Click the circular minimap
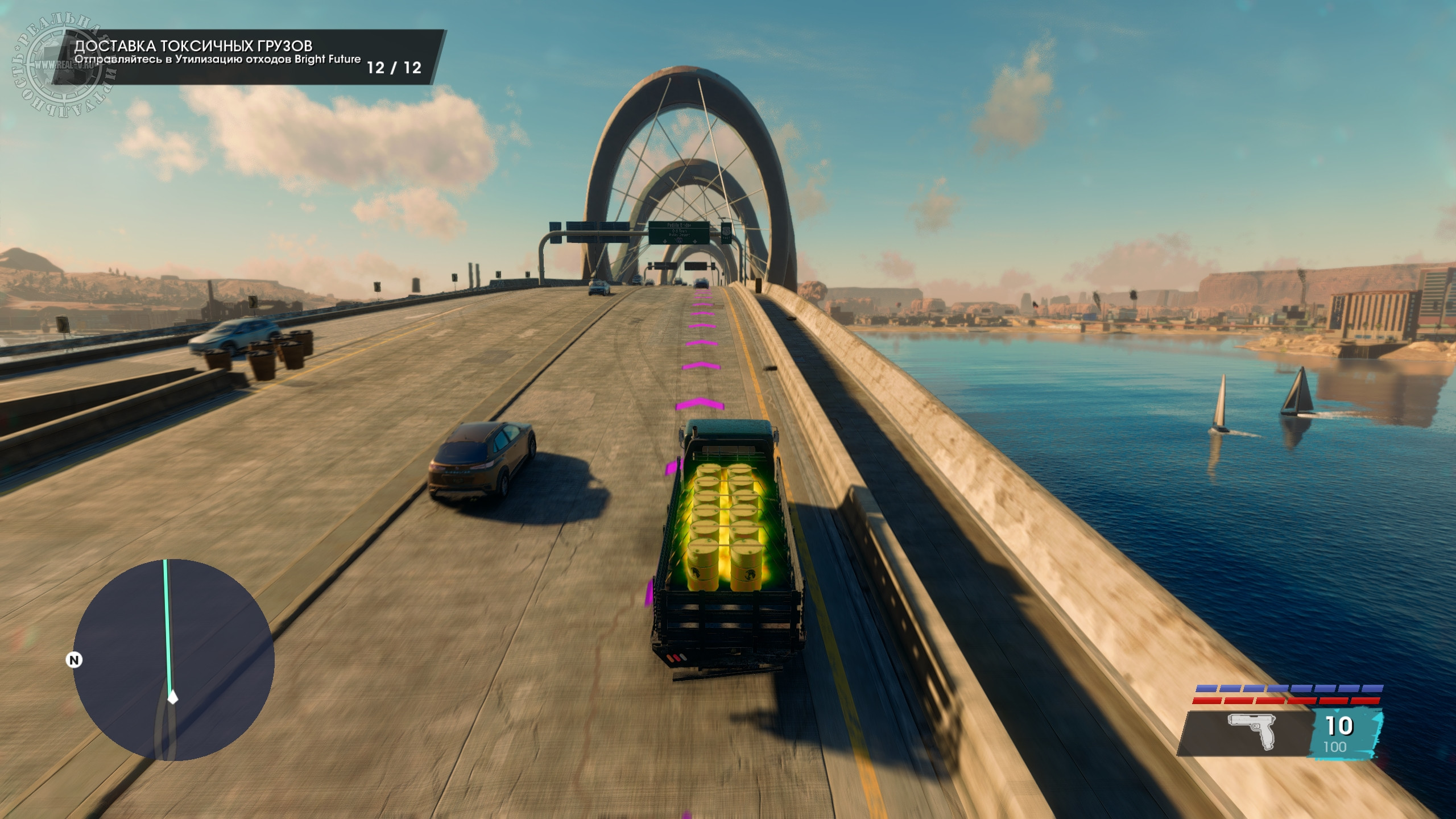The height and width of the screenshot is (819, 1456). pyautogui.click(x=173, y=660)
